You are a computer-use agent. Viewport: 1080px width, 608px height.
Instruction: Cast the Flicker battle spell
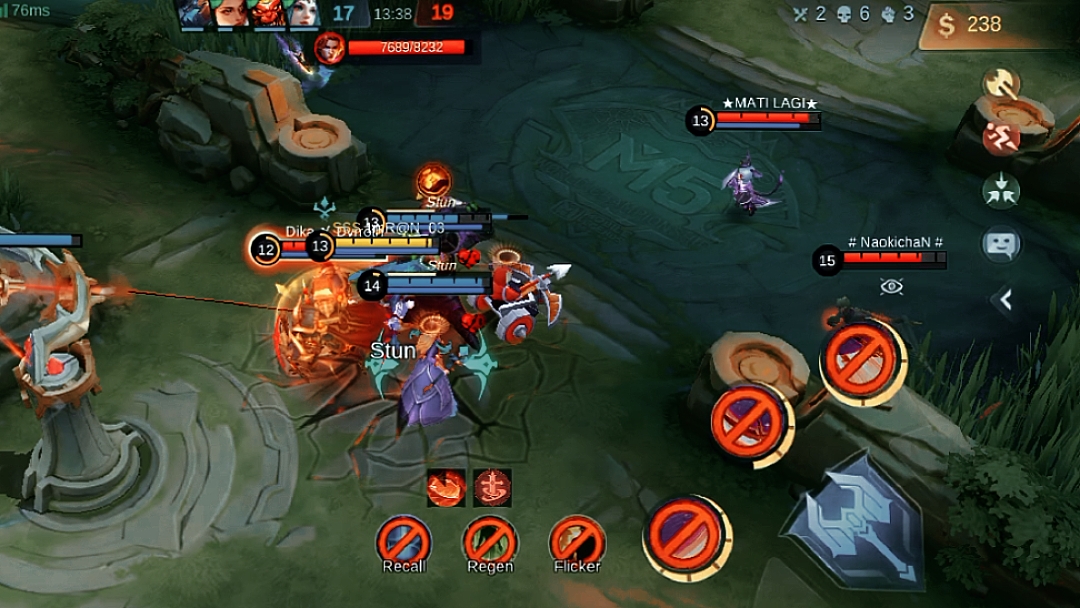coord(577,543)
